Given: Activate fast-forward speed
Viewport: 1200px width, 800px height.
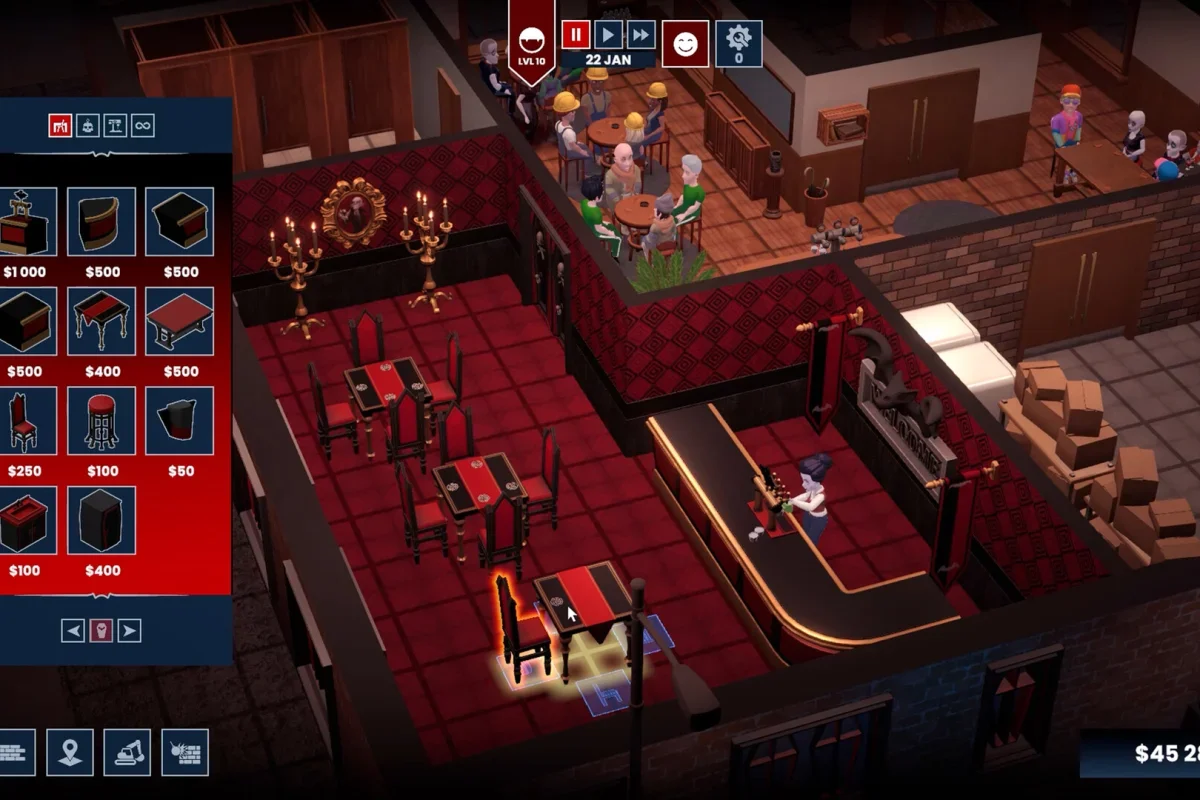Looking at the screenshot, I should coord(641,35).
